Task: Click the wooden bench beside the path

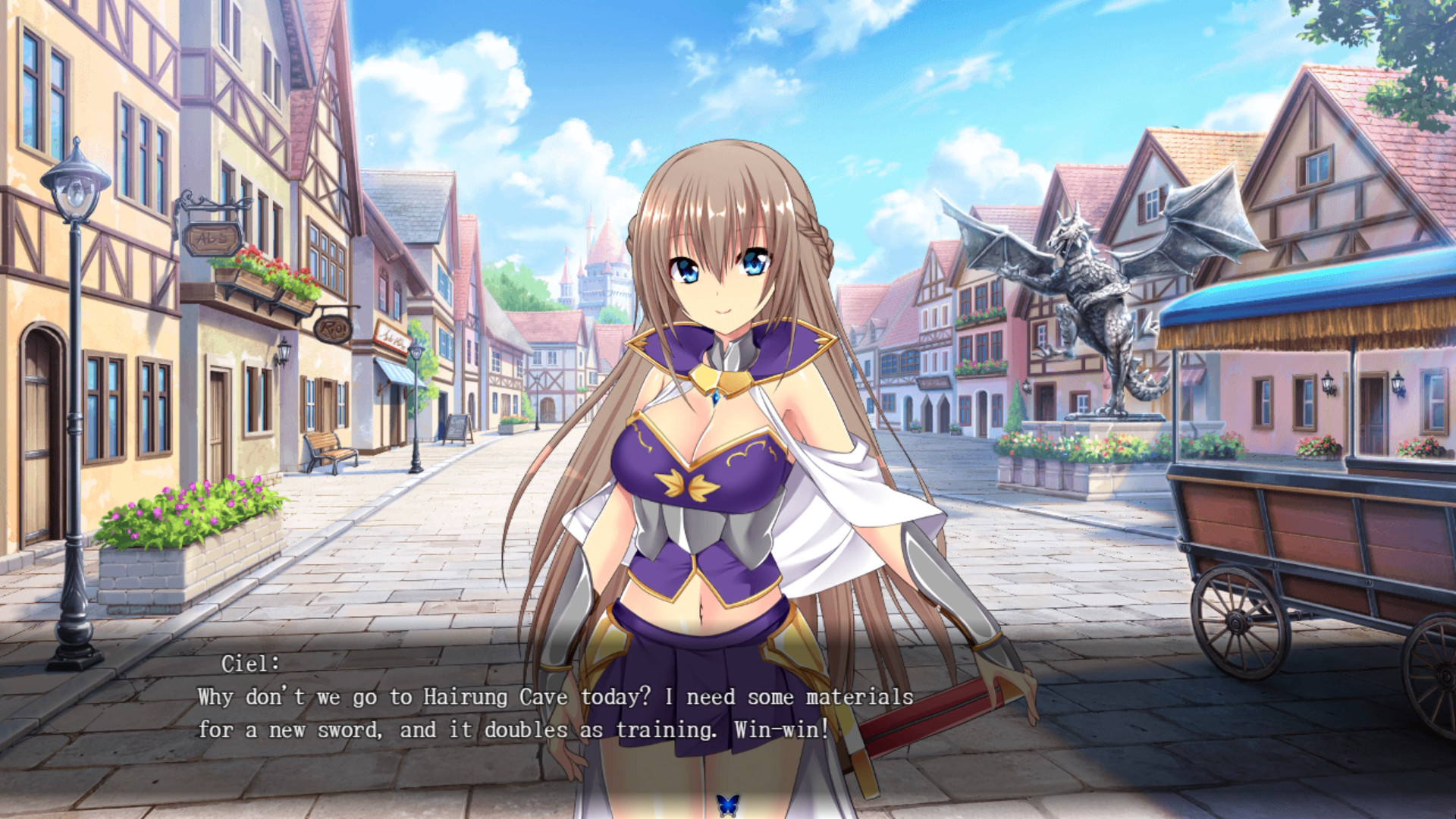Action: (331, 447)
